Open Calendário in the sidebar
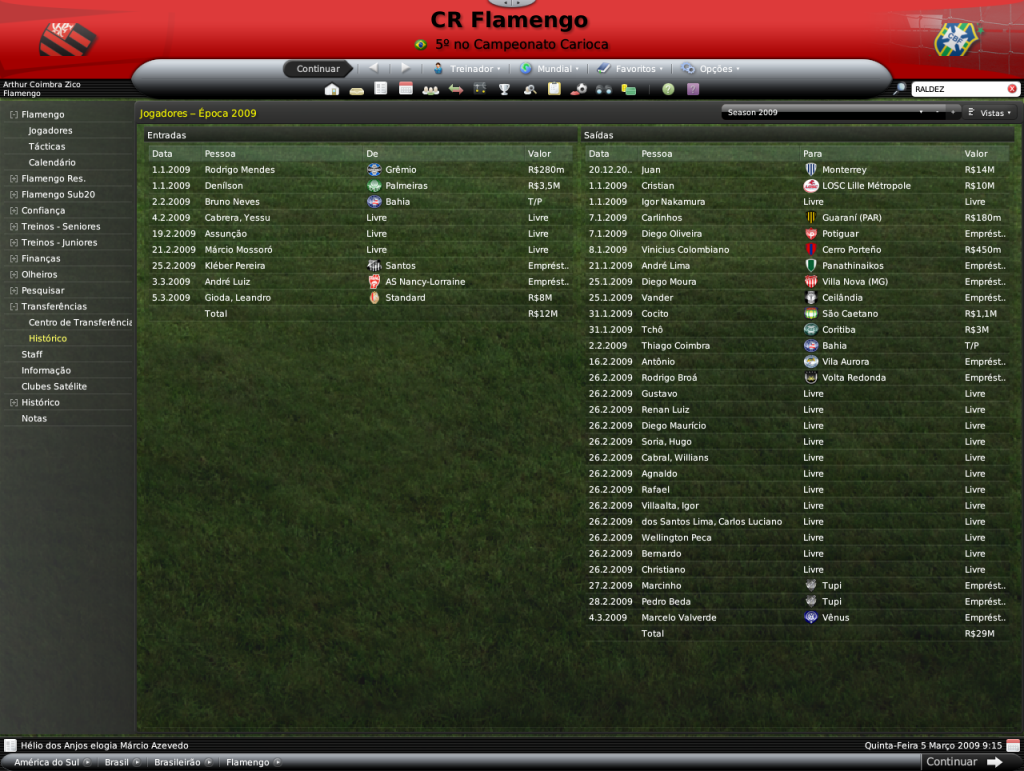This screenshot has height=771, width=1024. click(x=52, y=163)
